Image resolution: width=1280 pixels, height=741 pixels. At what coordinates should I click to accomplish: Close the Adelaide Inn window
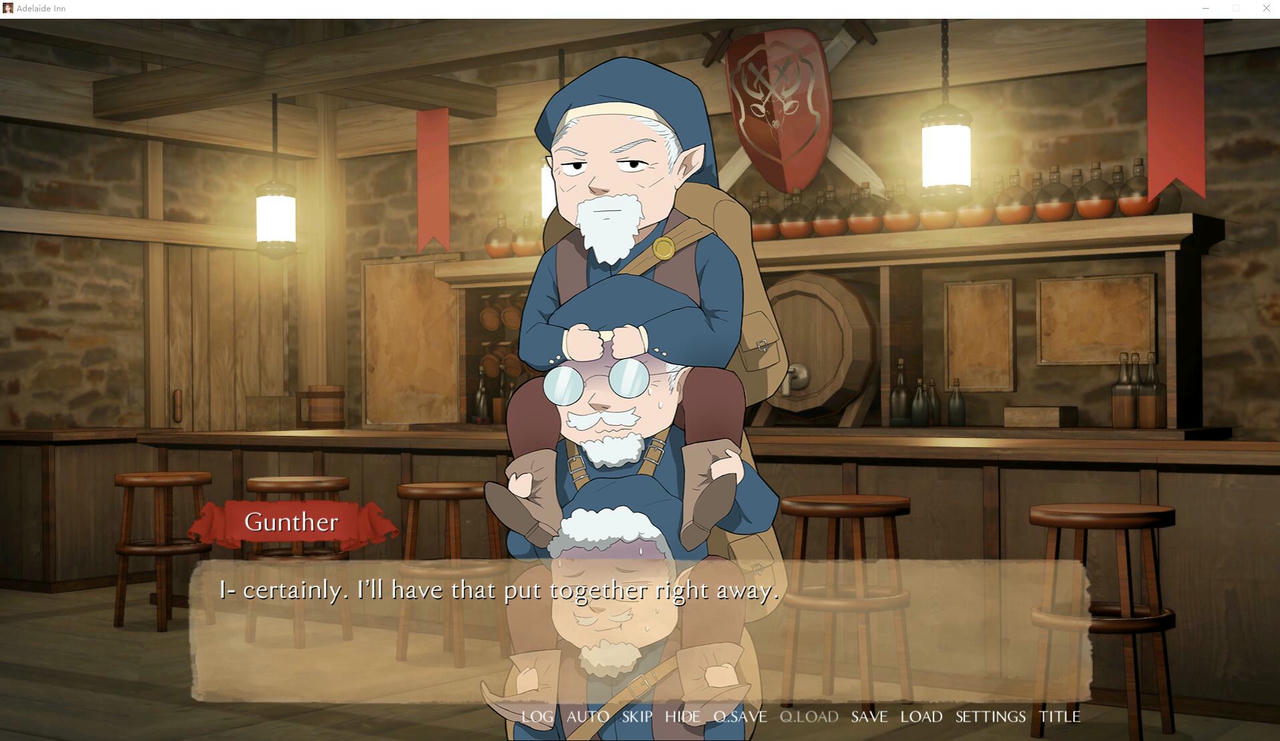1266,8
